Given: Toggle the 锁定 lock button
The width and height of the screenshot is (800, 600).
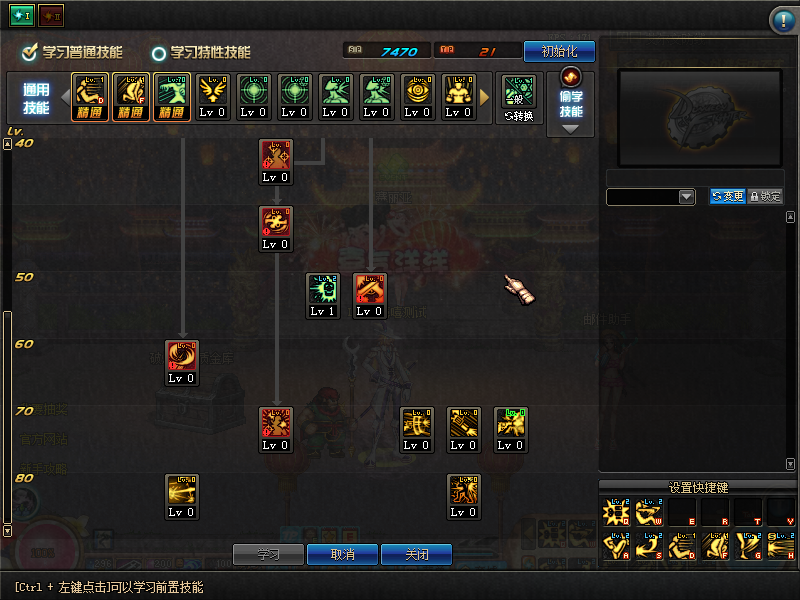Looking at the screenshot, I should click(765, 197).
